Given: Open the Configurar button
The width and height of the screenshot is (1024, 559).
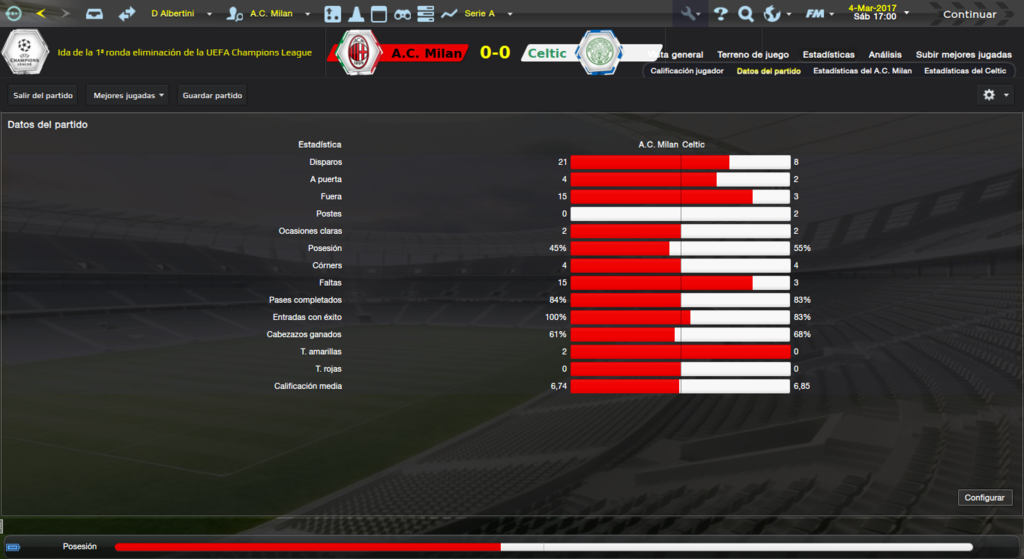Looking at the screenshot, I should coord(985,497).
